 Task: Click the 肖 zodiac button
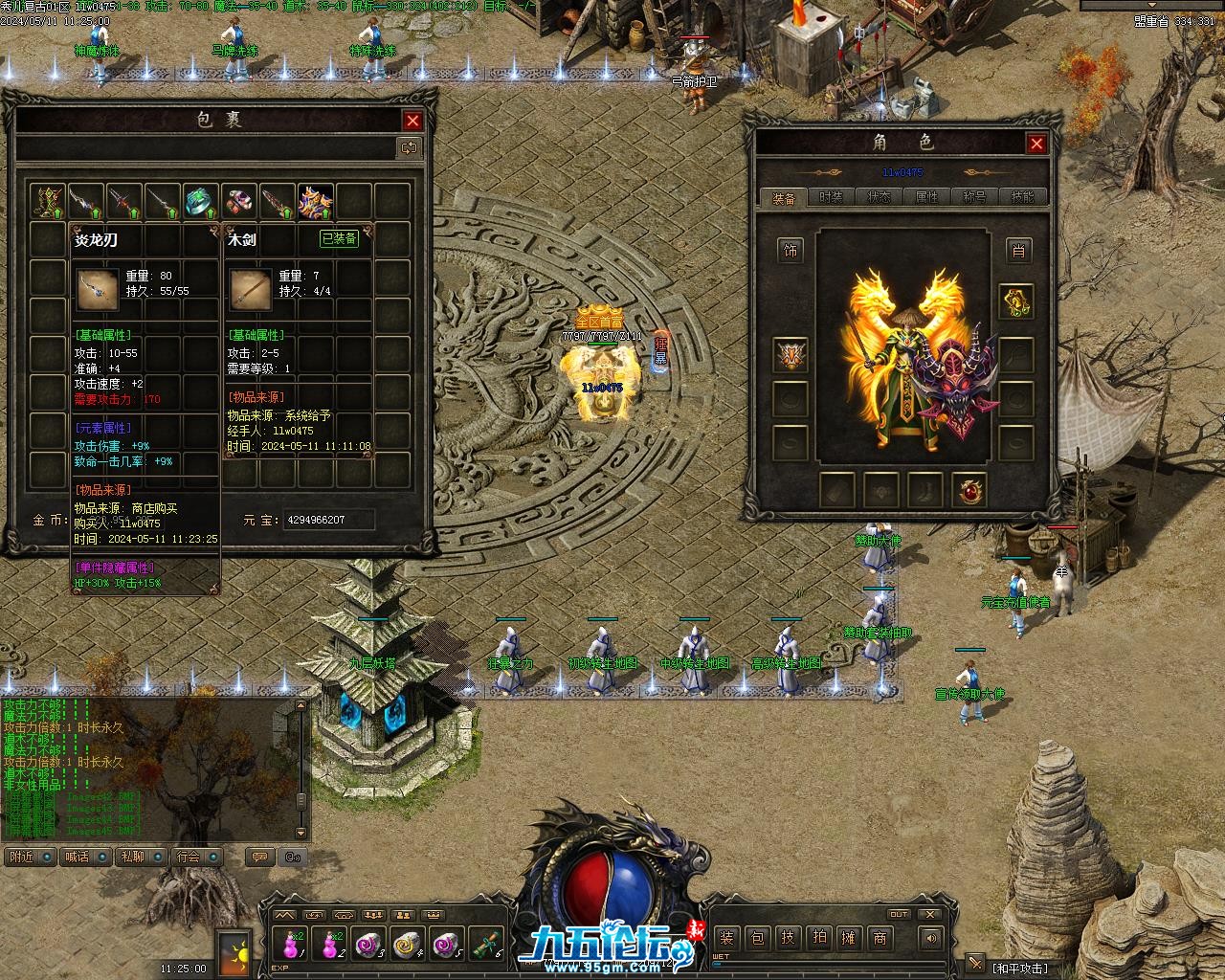tap(1017, 251)
